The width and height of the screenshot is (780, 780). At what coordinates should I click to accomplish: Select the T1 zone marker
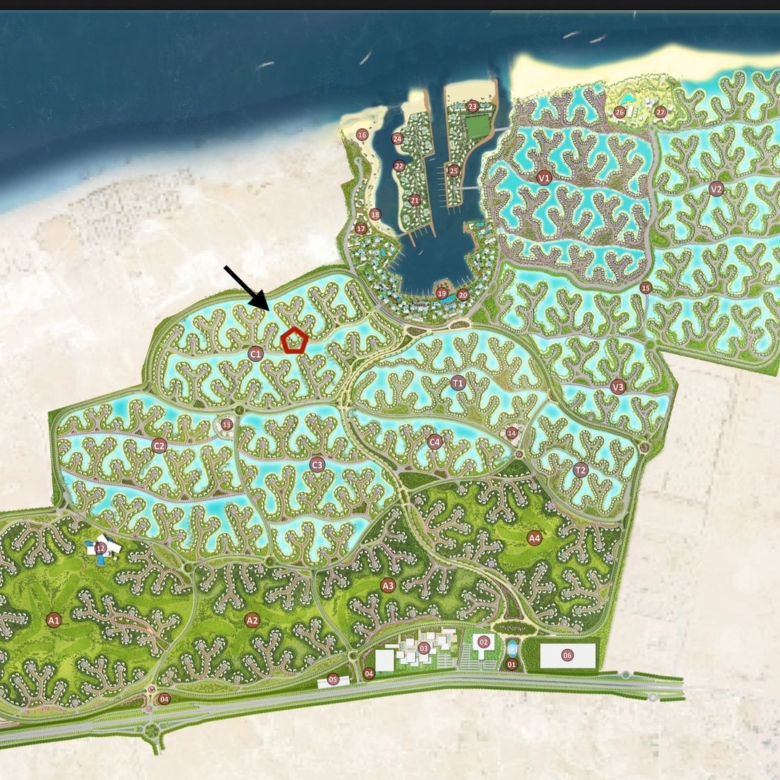coord(458,383)
